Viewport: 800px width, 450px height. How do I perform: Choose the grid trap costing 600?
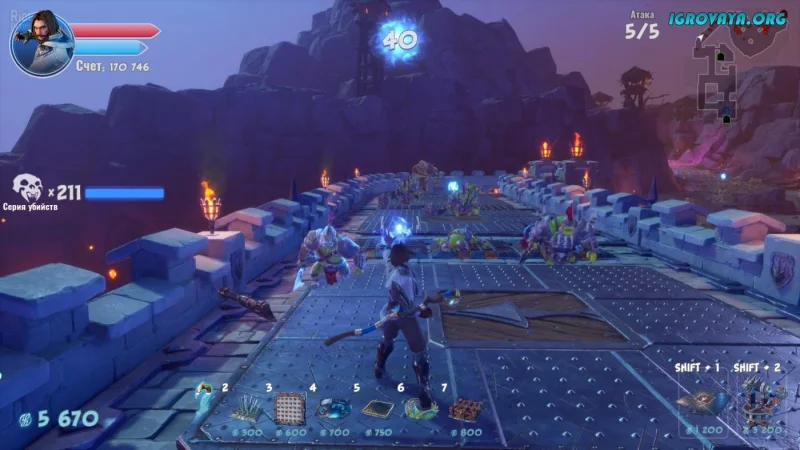(290, 407)
